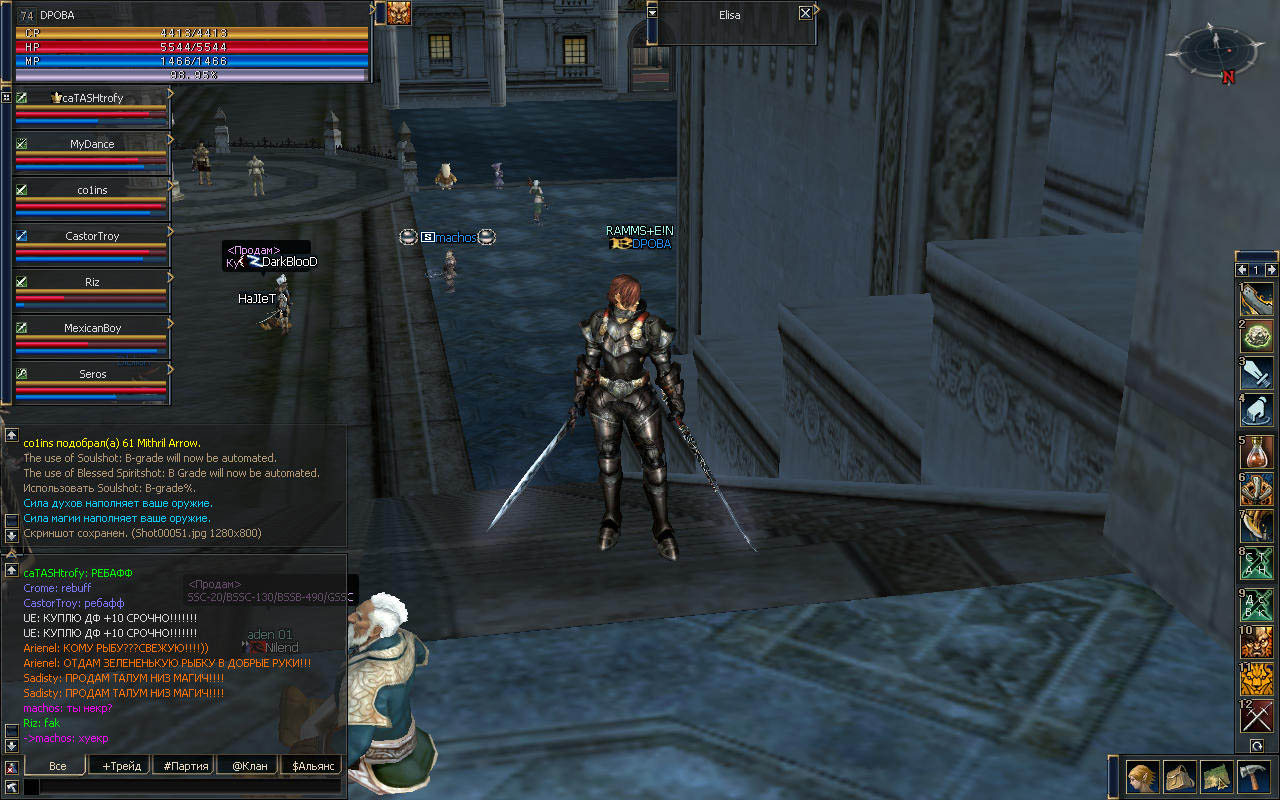Use the red potion in hotbar slot 5
1280x800 pixels.
coord(1257,454)
